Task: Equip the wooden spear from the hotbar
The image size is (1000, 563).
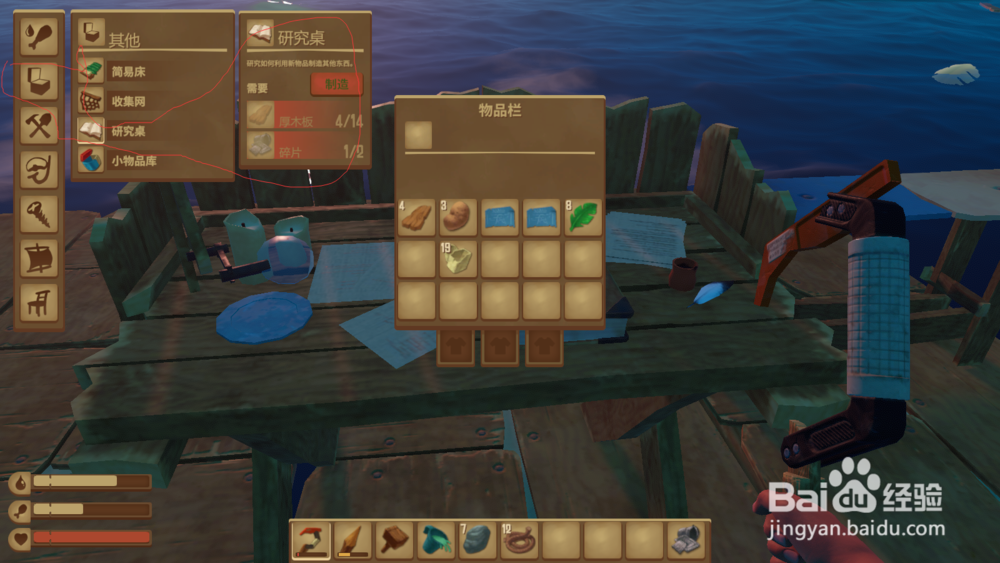Action: 352,541
